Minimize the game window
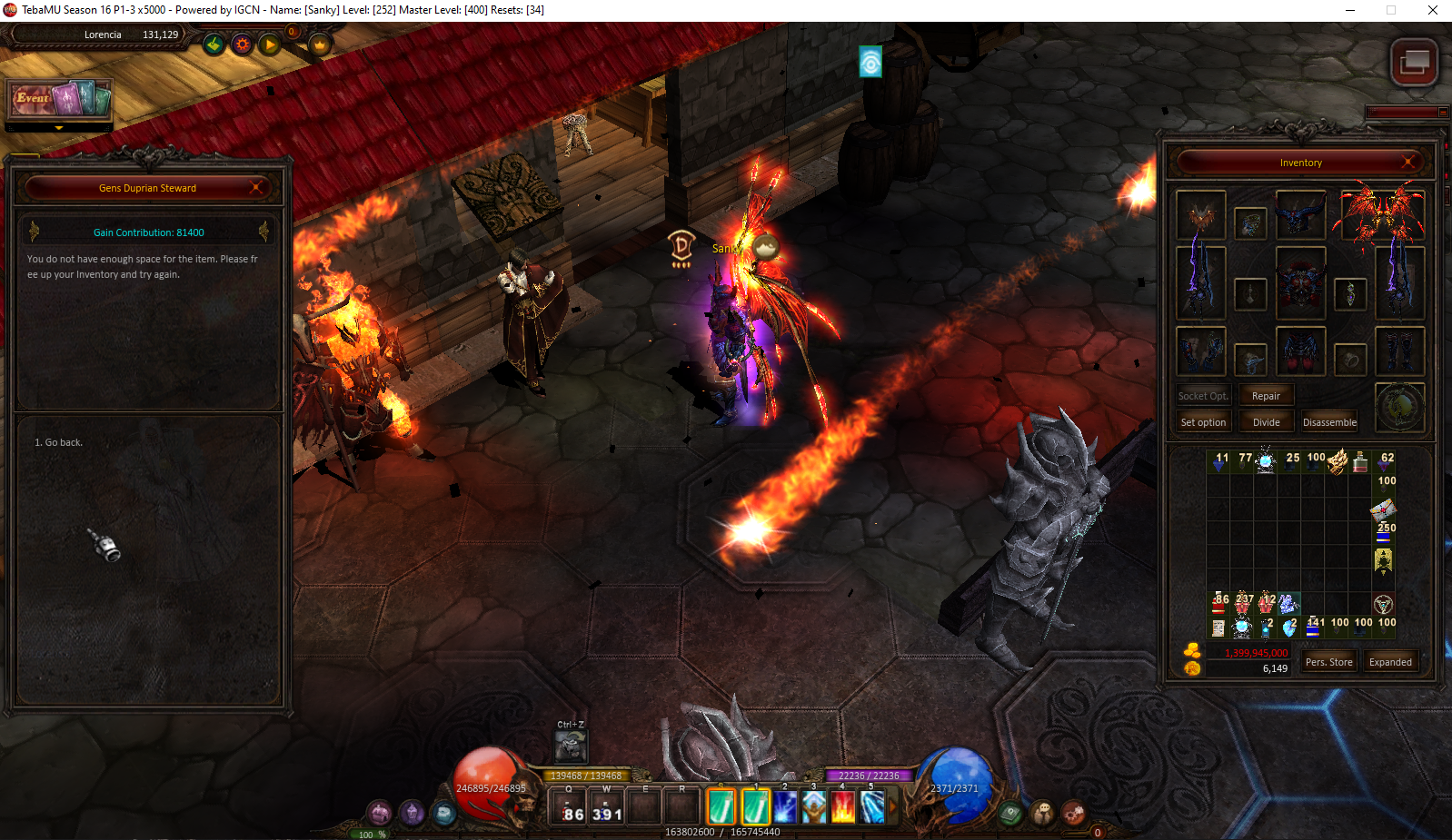 pyautogui.click(x=1350, y=10)
